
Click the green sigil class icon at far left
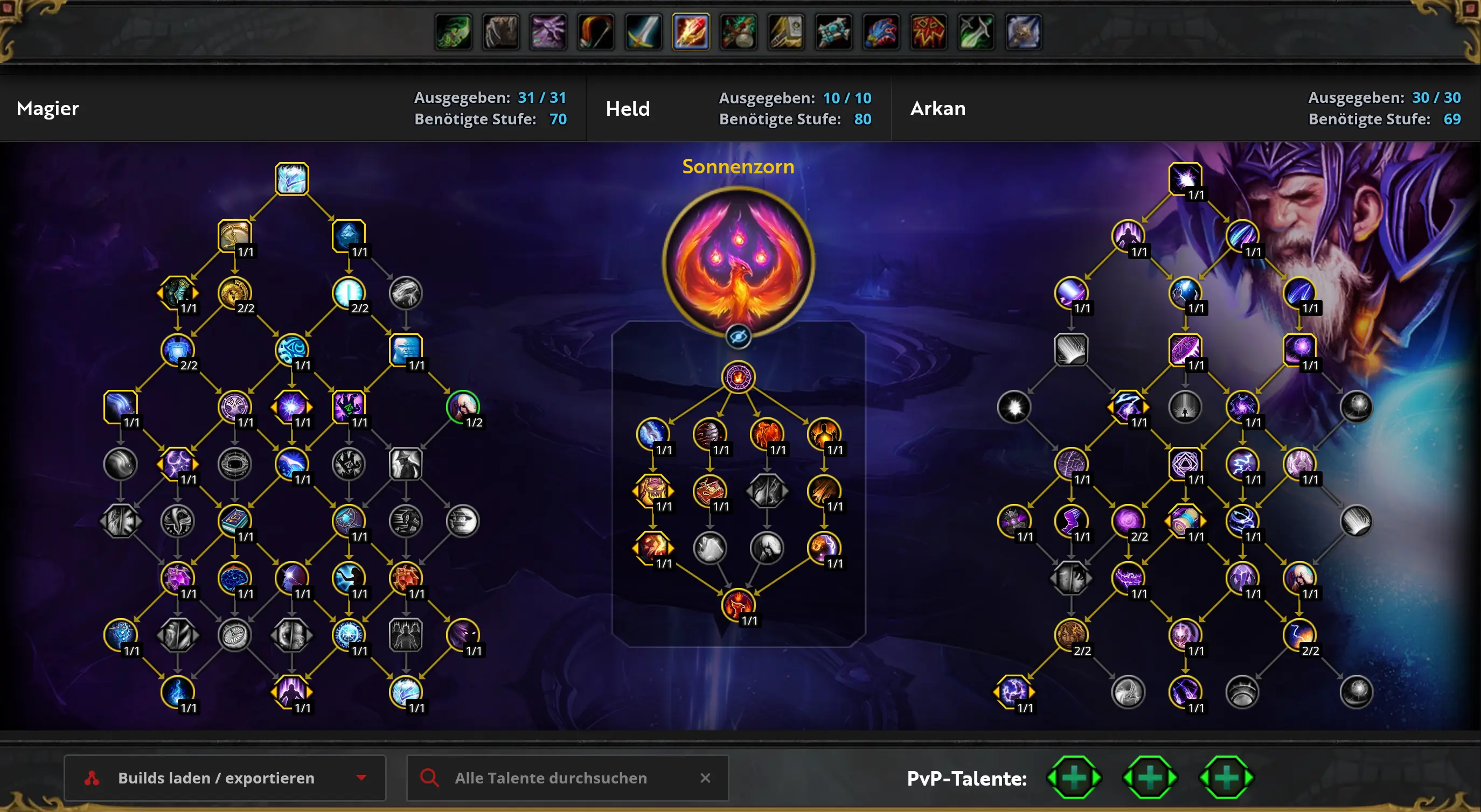point(453,33)
